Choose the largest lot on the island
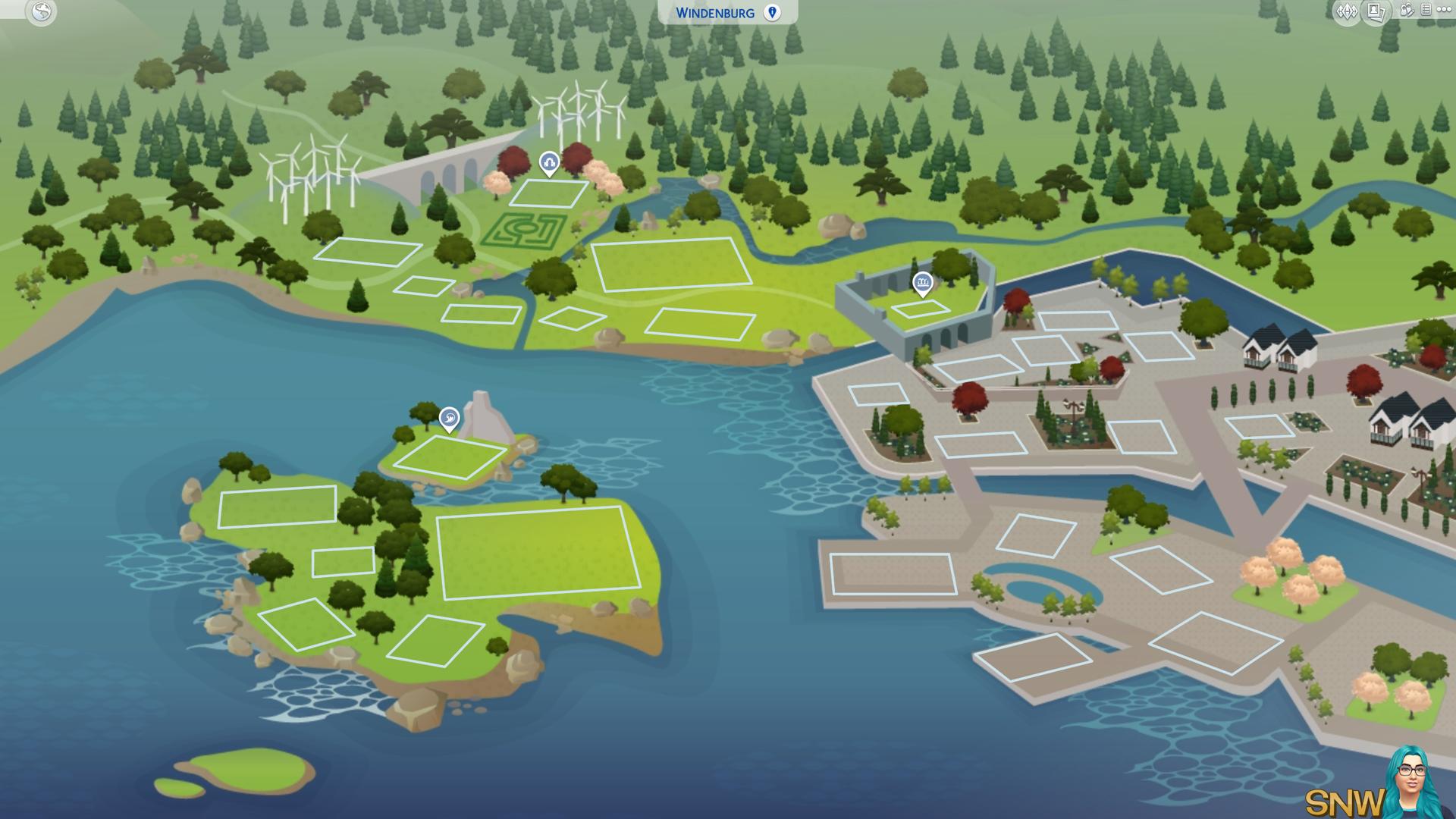The width and height of the screenshot is (1456, 819). (538, 552)
